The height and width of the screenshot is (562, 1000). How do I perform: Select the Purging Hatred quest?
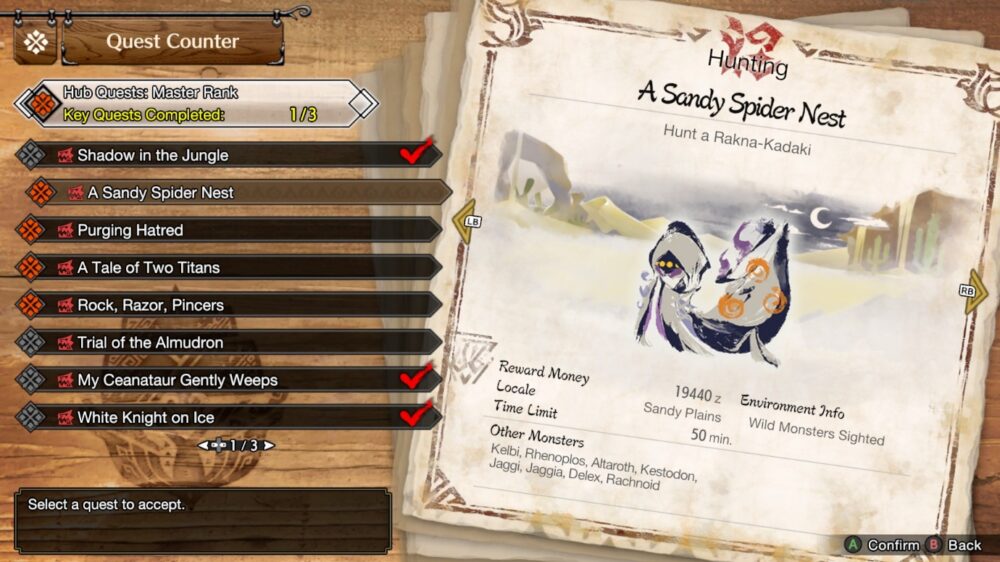click(x=228, y=230)
